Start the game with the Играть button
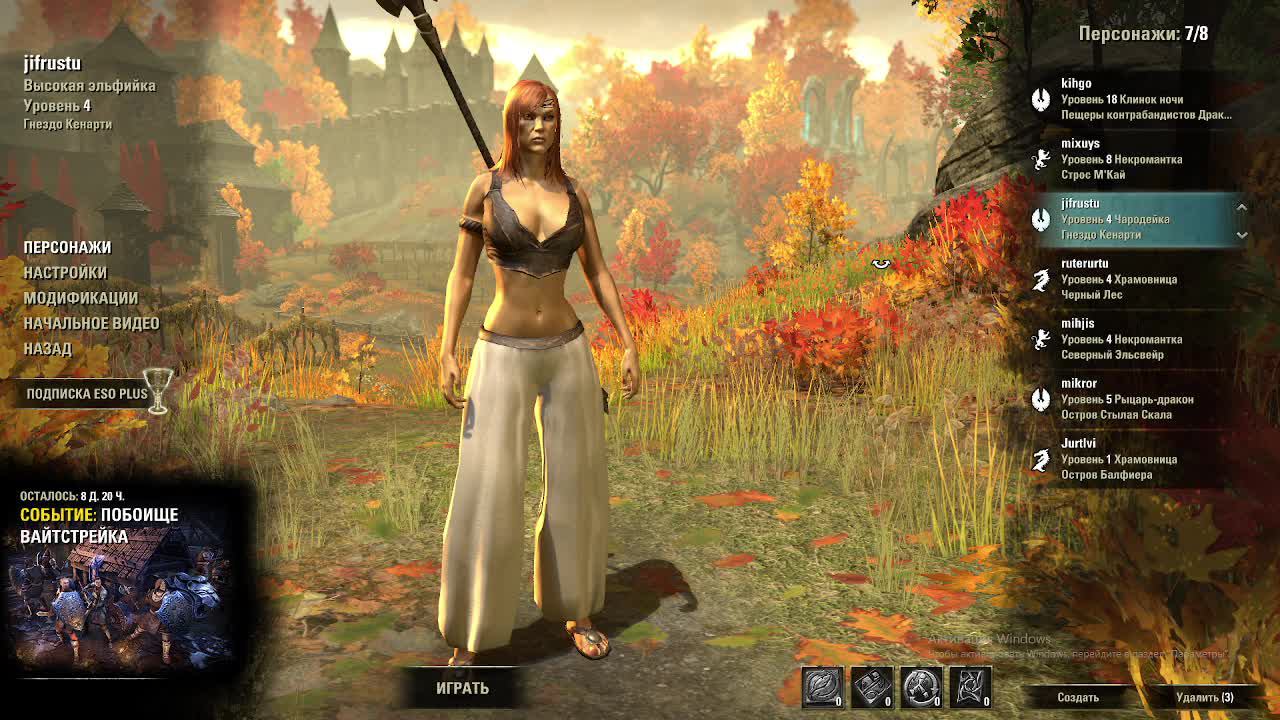The height and width of the screenshot is (720, 1280). [x=462, y=688]
